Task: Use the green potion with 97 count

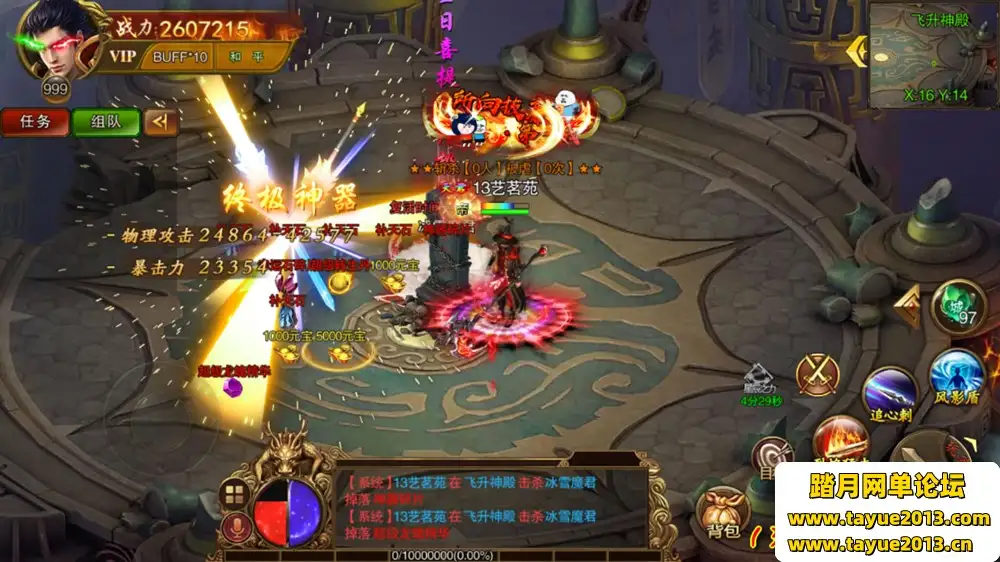Action: (957, 307)
